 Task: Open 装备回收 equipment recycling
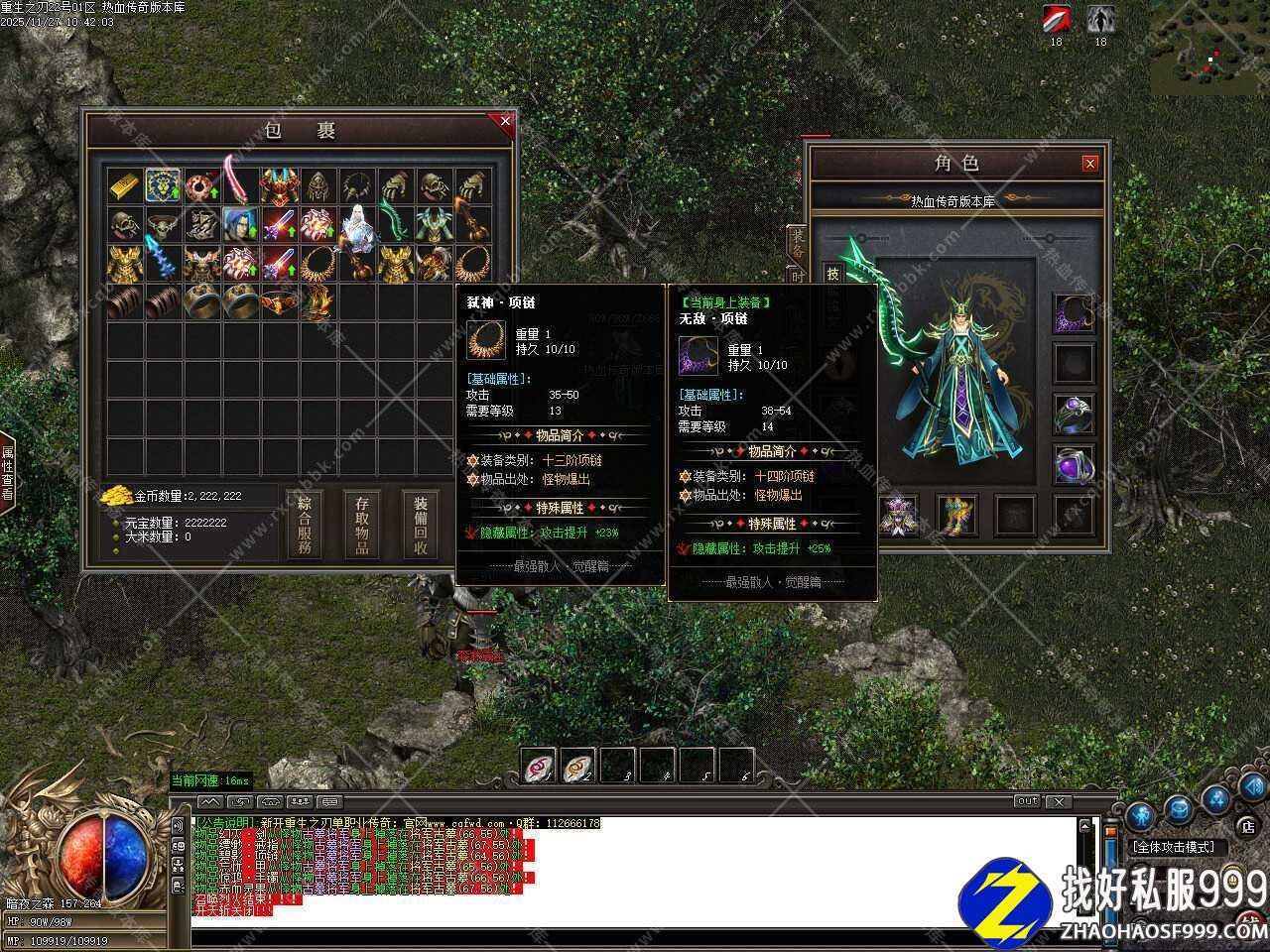tap(420, 525)
